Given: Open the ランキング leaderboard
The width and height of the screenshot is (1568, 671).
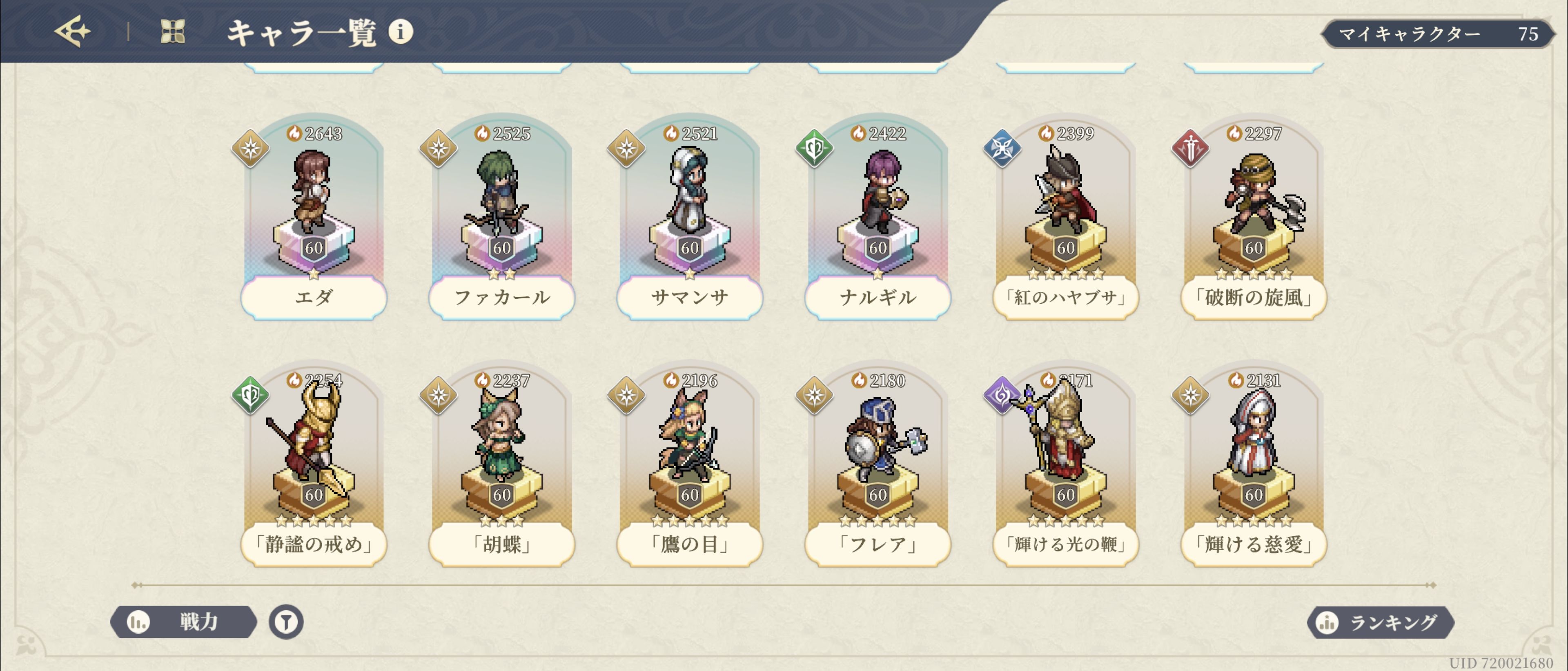Looking at the screenshot, I should click(1380, 622).
